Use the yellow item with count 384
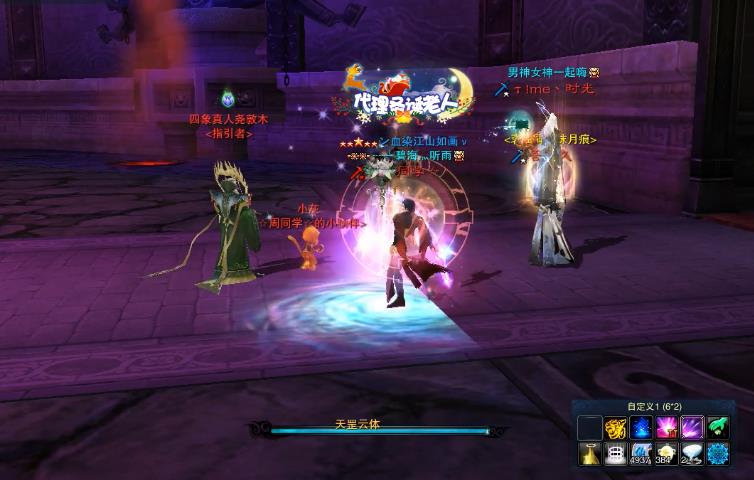Image resolution: width=754 pixels, height=480 pixels. (x=666, y=454)
